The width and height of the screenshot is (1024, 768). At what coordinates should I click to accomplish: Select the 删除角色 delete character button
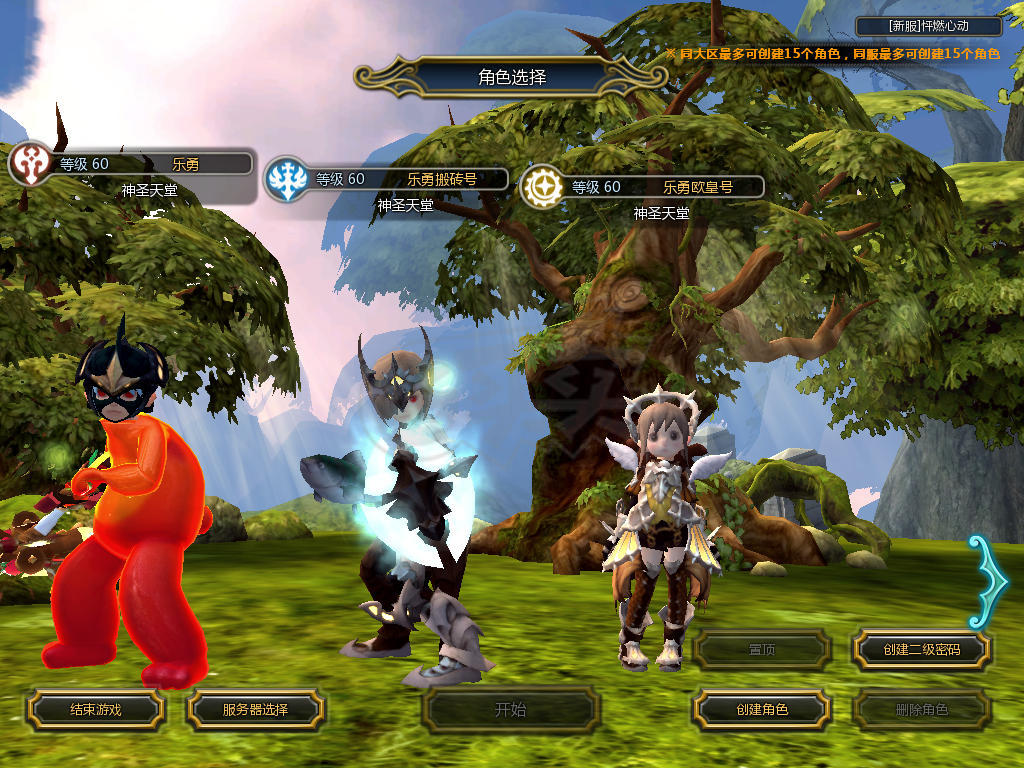click(x=922, y=710)
